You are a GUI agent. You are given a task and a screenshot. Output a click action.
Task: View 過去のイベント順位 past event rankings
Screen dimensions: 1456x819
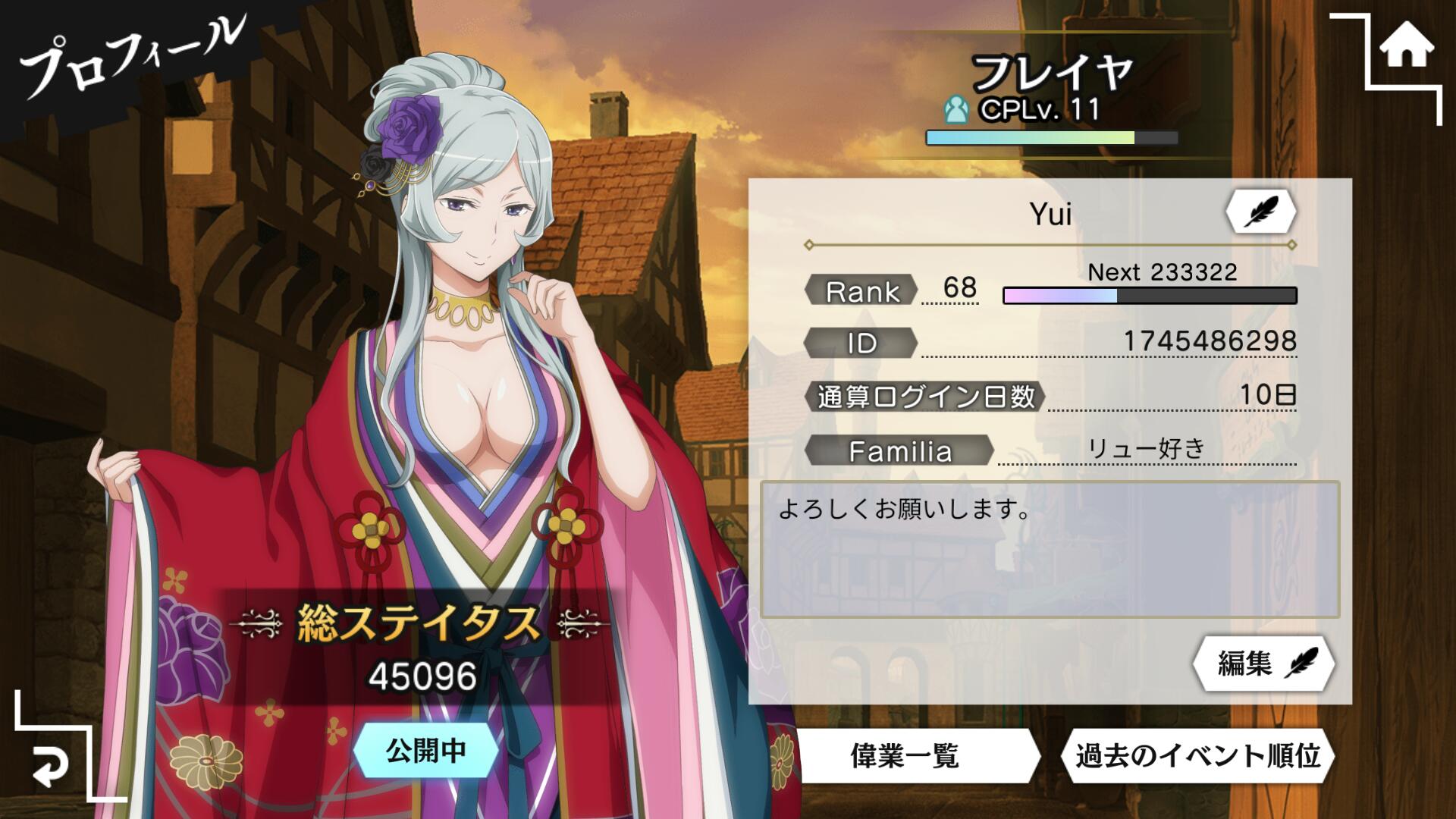click(1197, 755)
